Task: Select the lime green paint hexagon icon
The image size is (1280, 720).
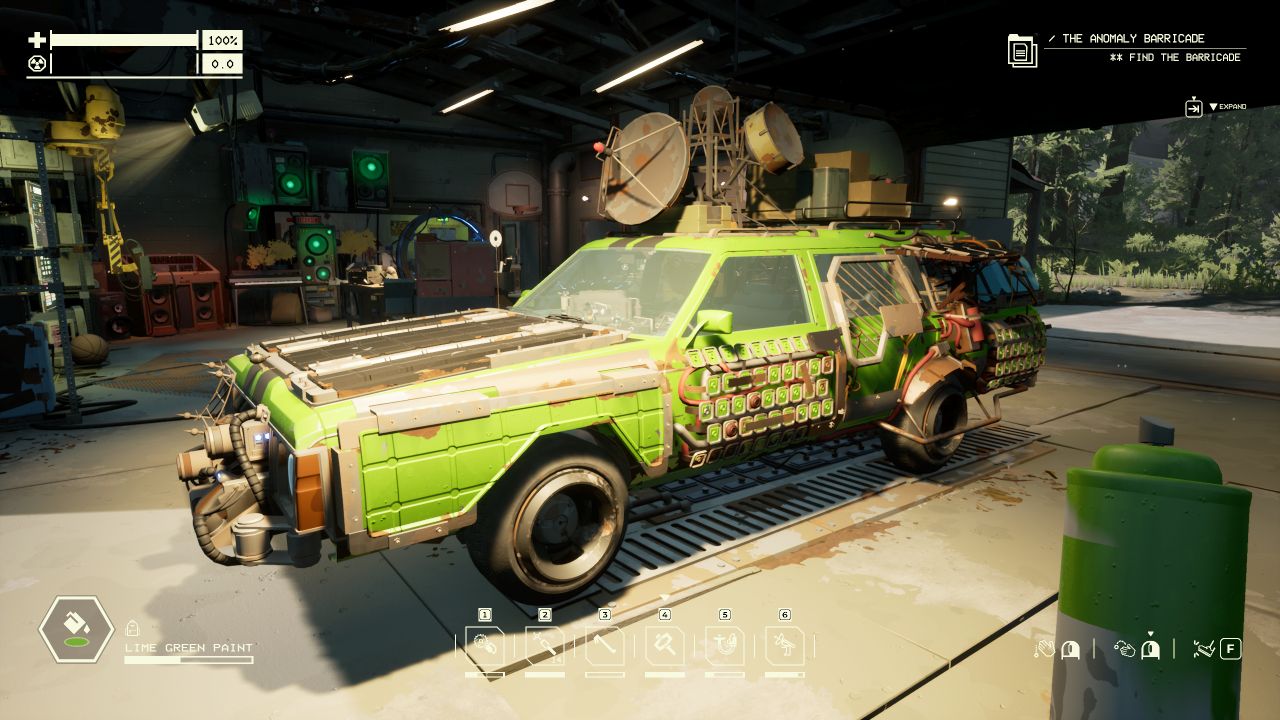Action: point(75,630)
